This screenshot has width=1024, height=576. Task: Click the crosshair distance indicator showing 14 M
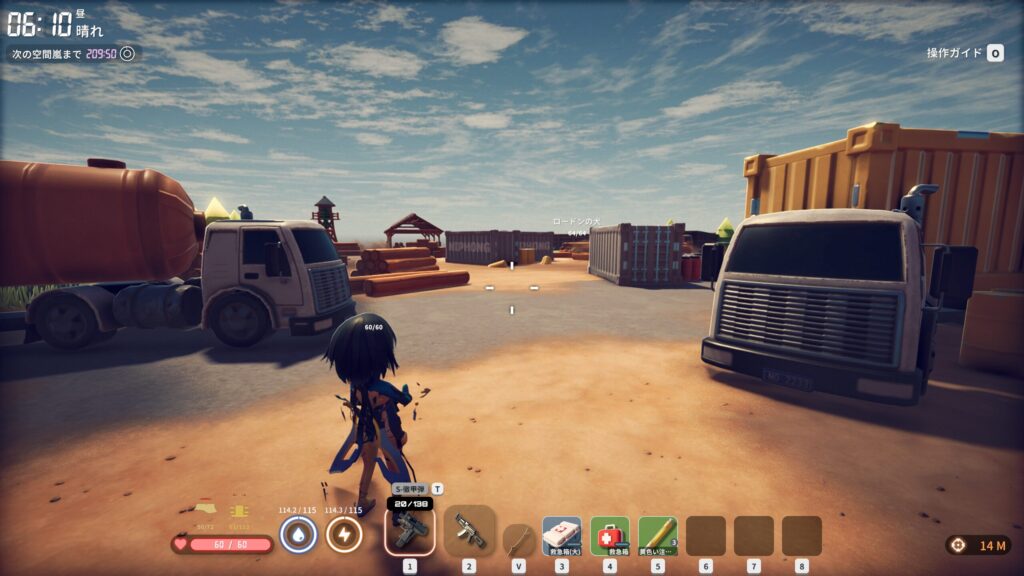(x=978, y=545)
